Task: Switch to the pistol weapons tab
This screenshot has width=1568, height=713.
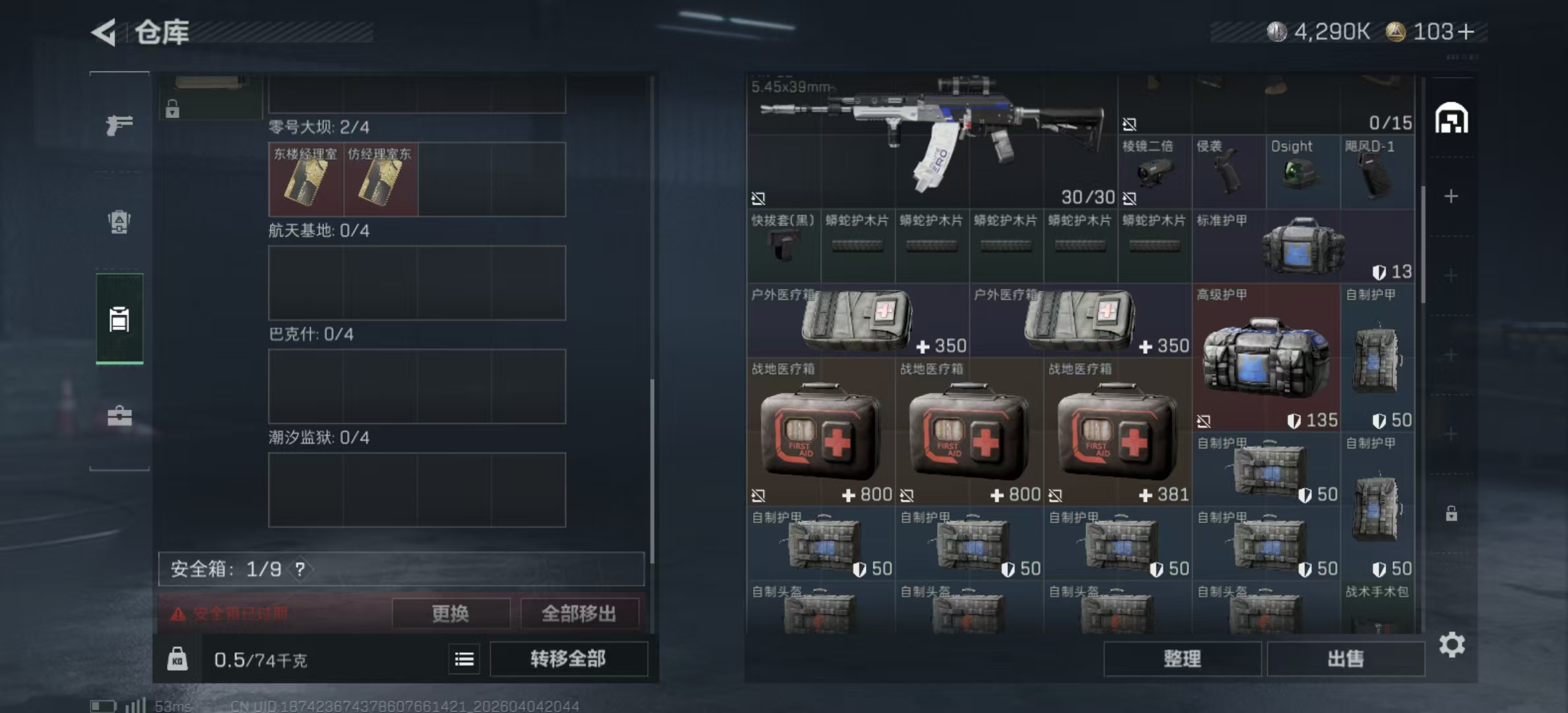Action: (119, 124)
